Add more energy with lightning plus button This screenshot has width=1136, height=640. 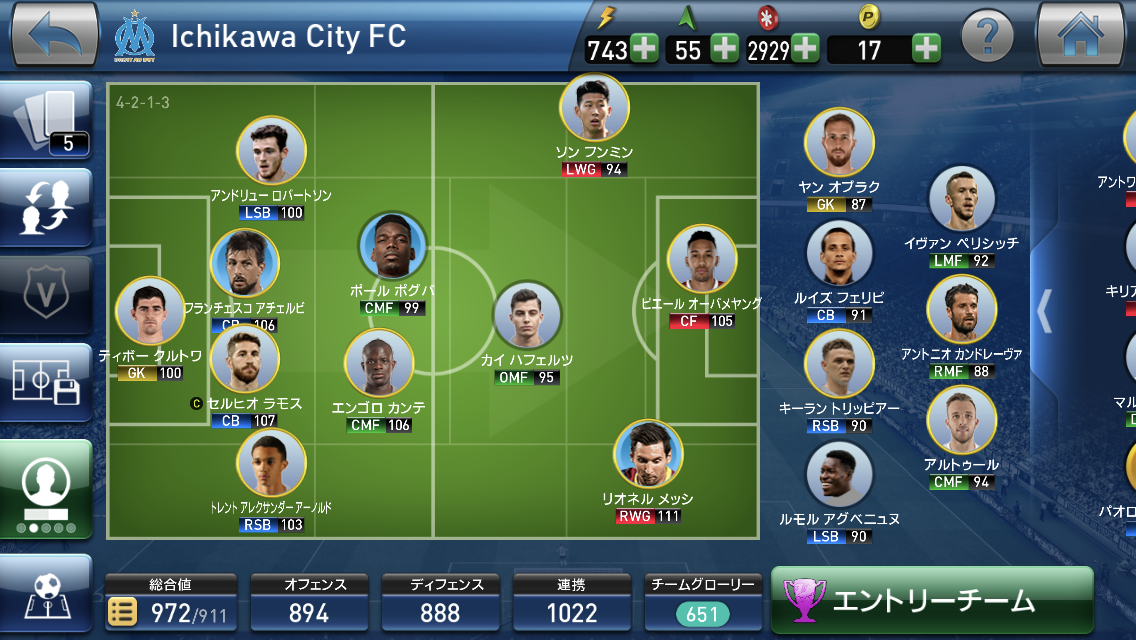(x=644, y=48)
